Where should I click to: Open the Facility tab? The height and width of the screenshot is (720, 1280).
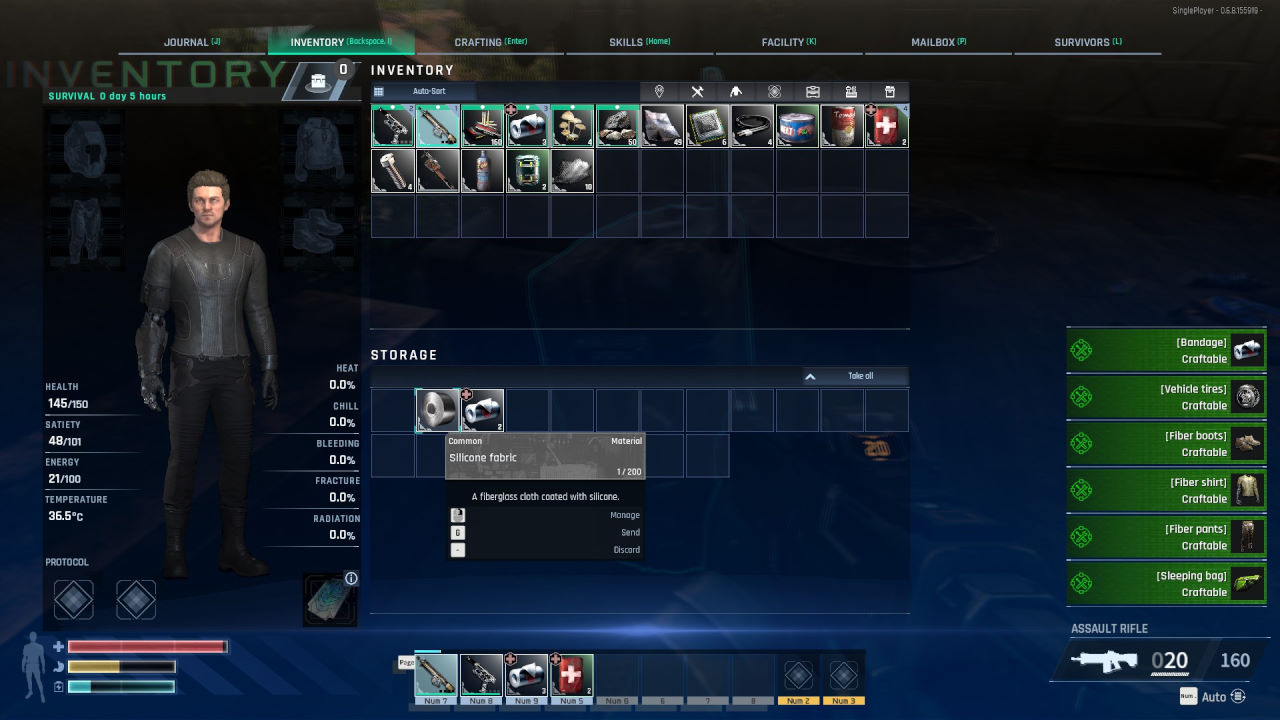point(788,42)
